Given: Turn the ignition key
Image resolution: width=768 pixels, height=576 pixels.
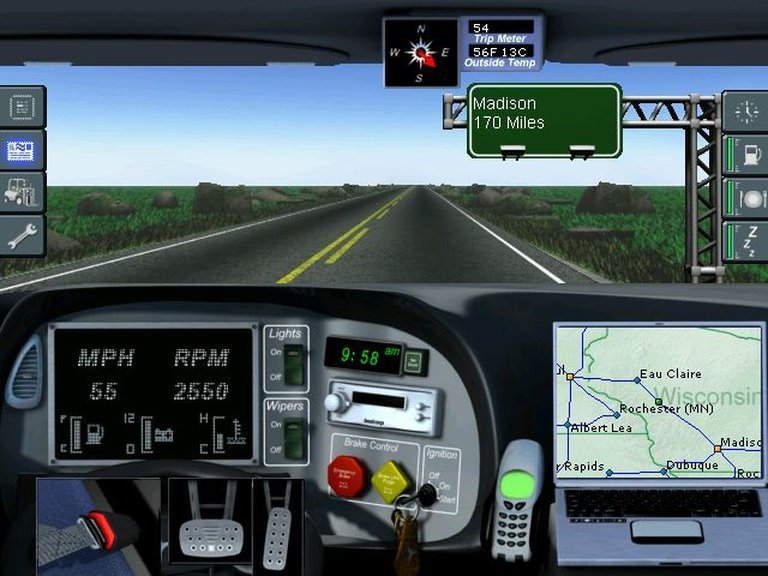Looking at the screenshot, I should 427,492.
